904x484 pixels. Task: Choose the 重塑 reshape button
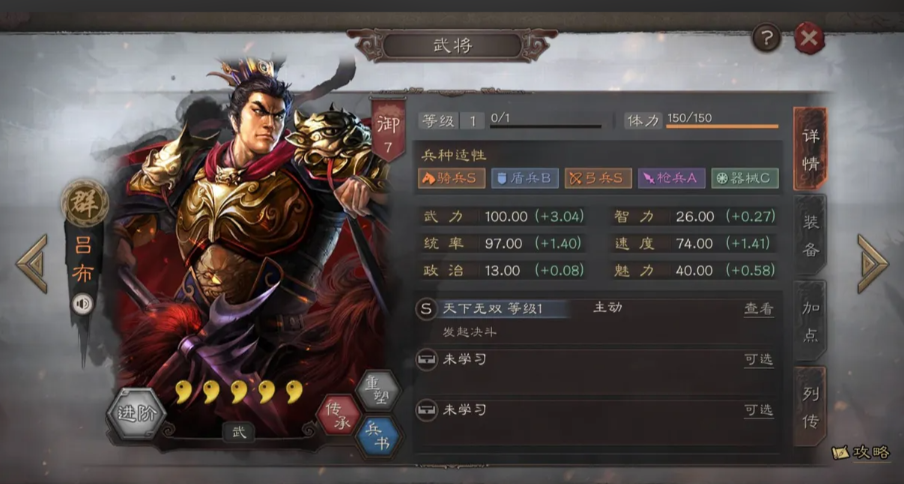pyautogui.click(x=377, y=390)
